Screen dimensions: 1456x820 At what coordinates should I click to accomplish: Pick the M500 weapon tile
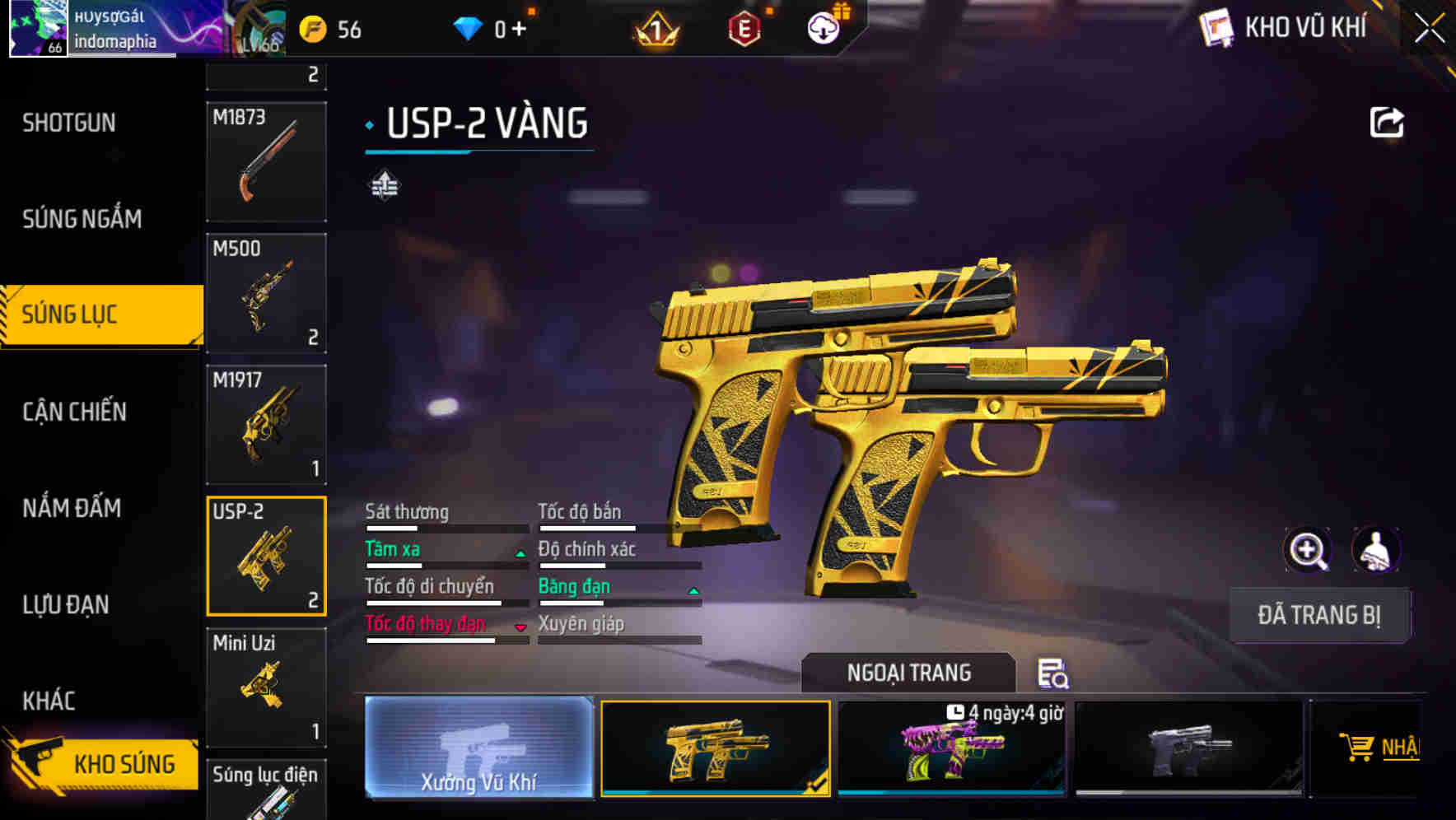[266, 293]
